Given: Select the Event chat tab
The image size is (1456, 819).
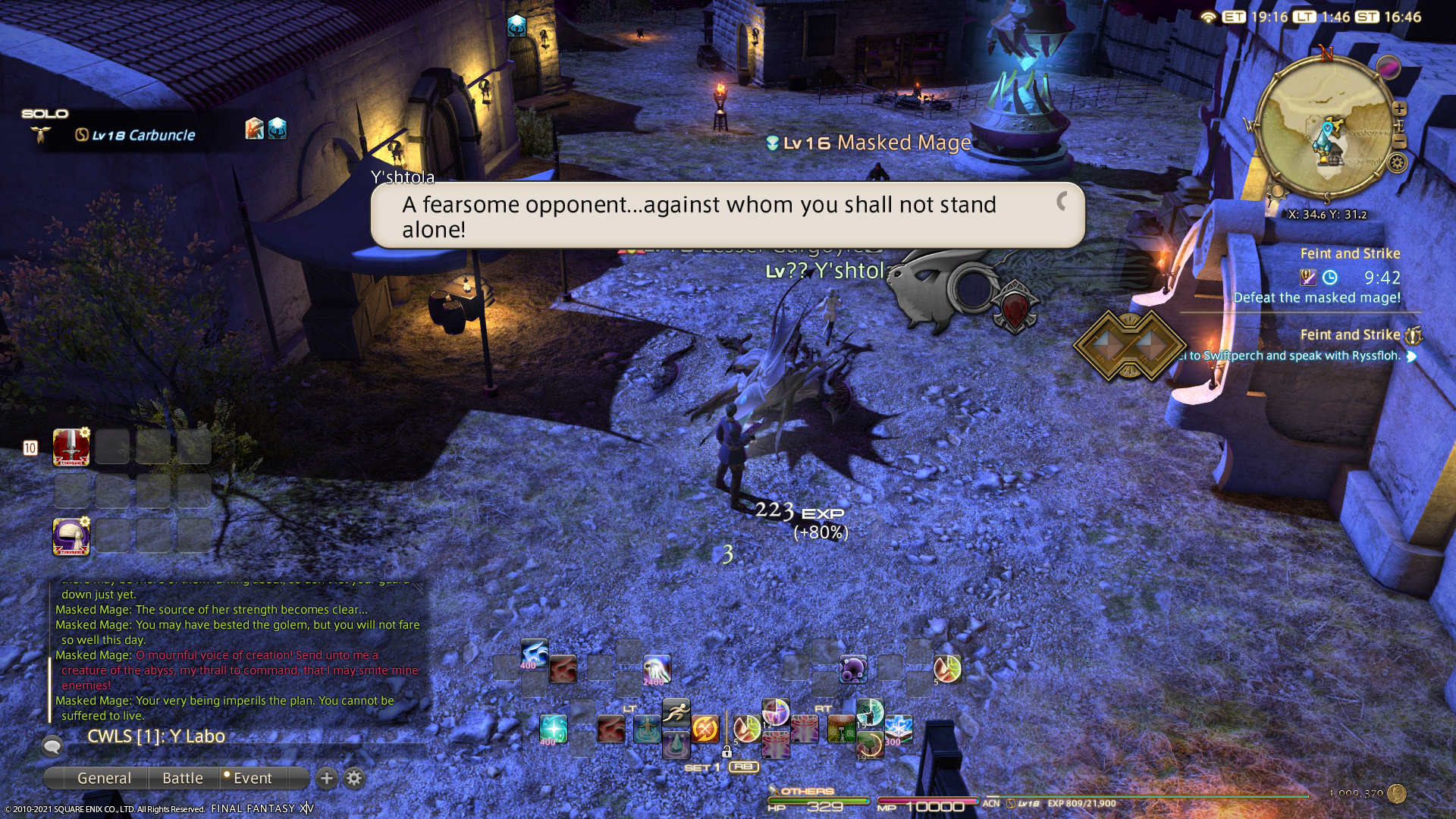Looking at the screenshot, I should click(x=252, y=778).
